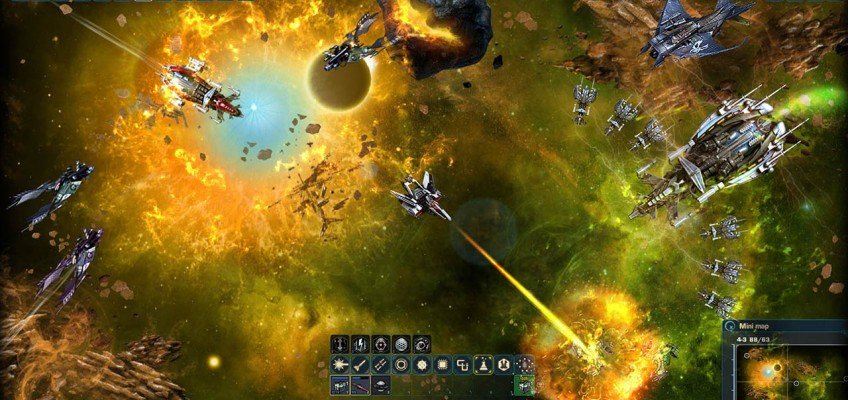Click the lightning bolts ability icon

click(361, 344)
